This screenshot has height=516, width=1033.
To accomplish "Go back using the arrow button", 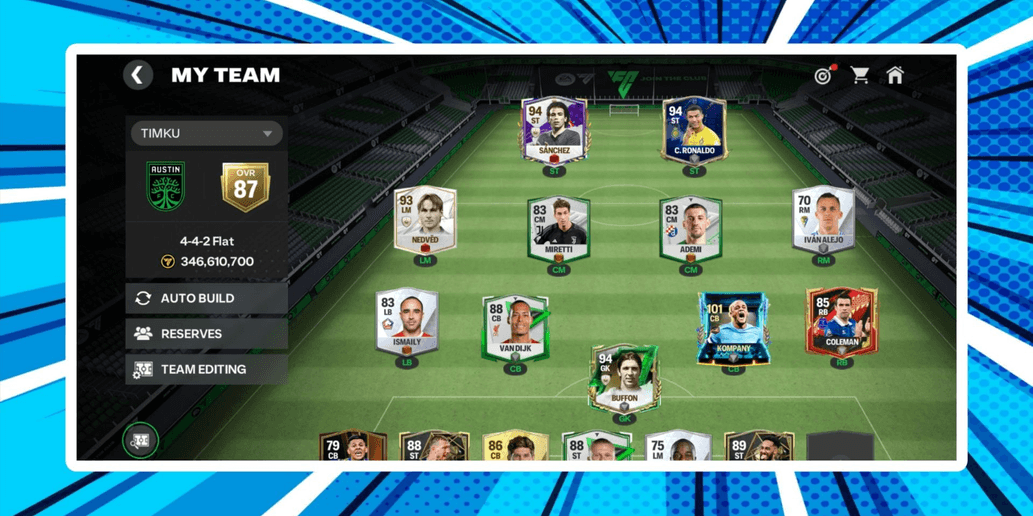I will point(138,75).
